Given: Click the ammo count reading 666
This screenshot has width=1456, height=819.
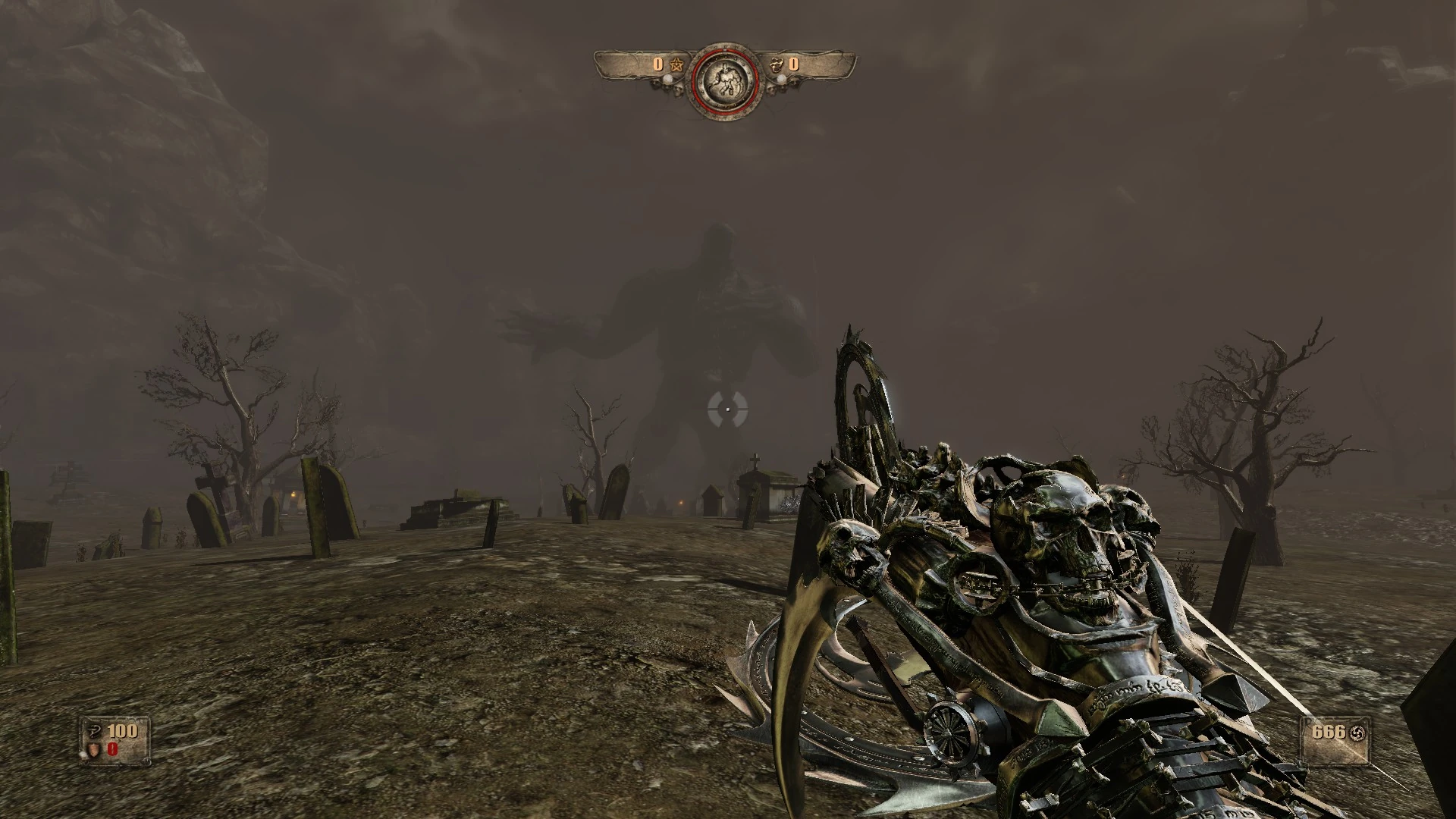Looking at the screenshot, I should click(1329, 733).
